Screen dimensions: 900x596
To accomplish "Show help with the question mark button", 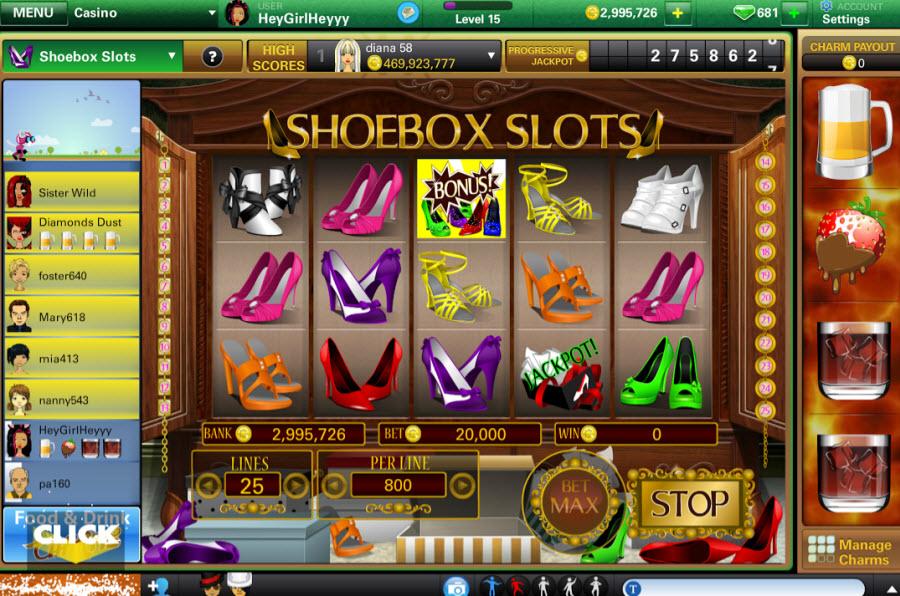I will [212, 56].
